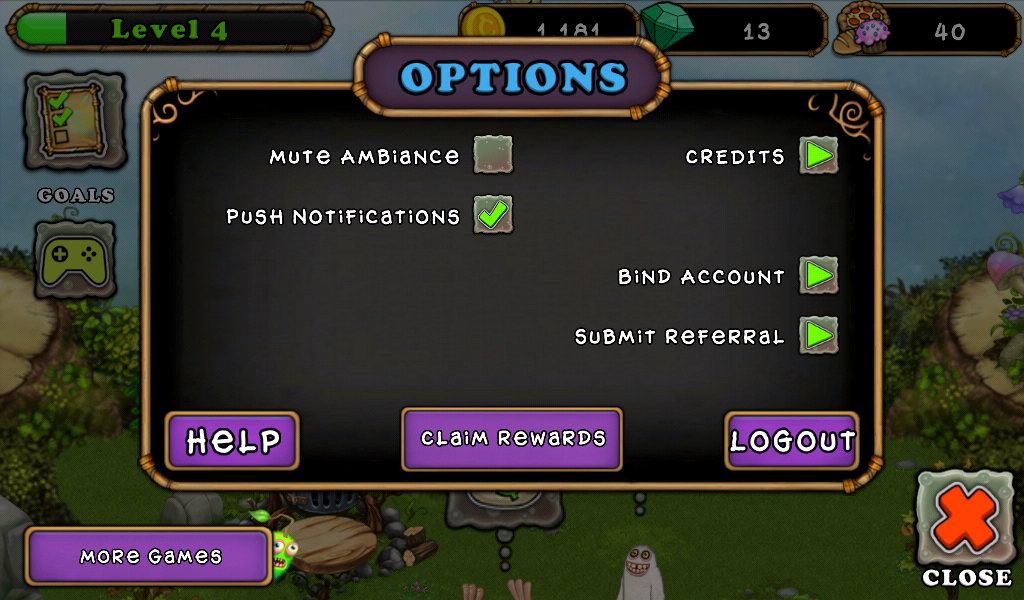Click the Bind Account arrow button
This screenshot has width=1024, height=600.
(x=818, y=275)
